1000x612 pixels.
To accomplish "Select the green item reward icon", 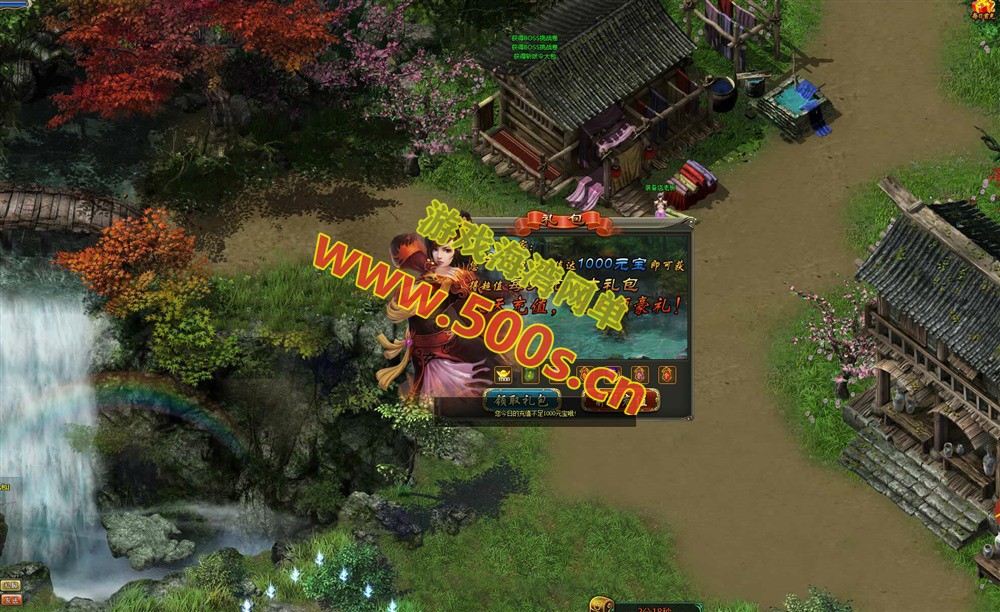I will pos(530,375).
